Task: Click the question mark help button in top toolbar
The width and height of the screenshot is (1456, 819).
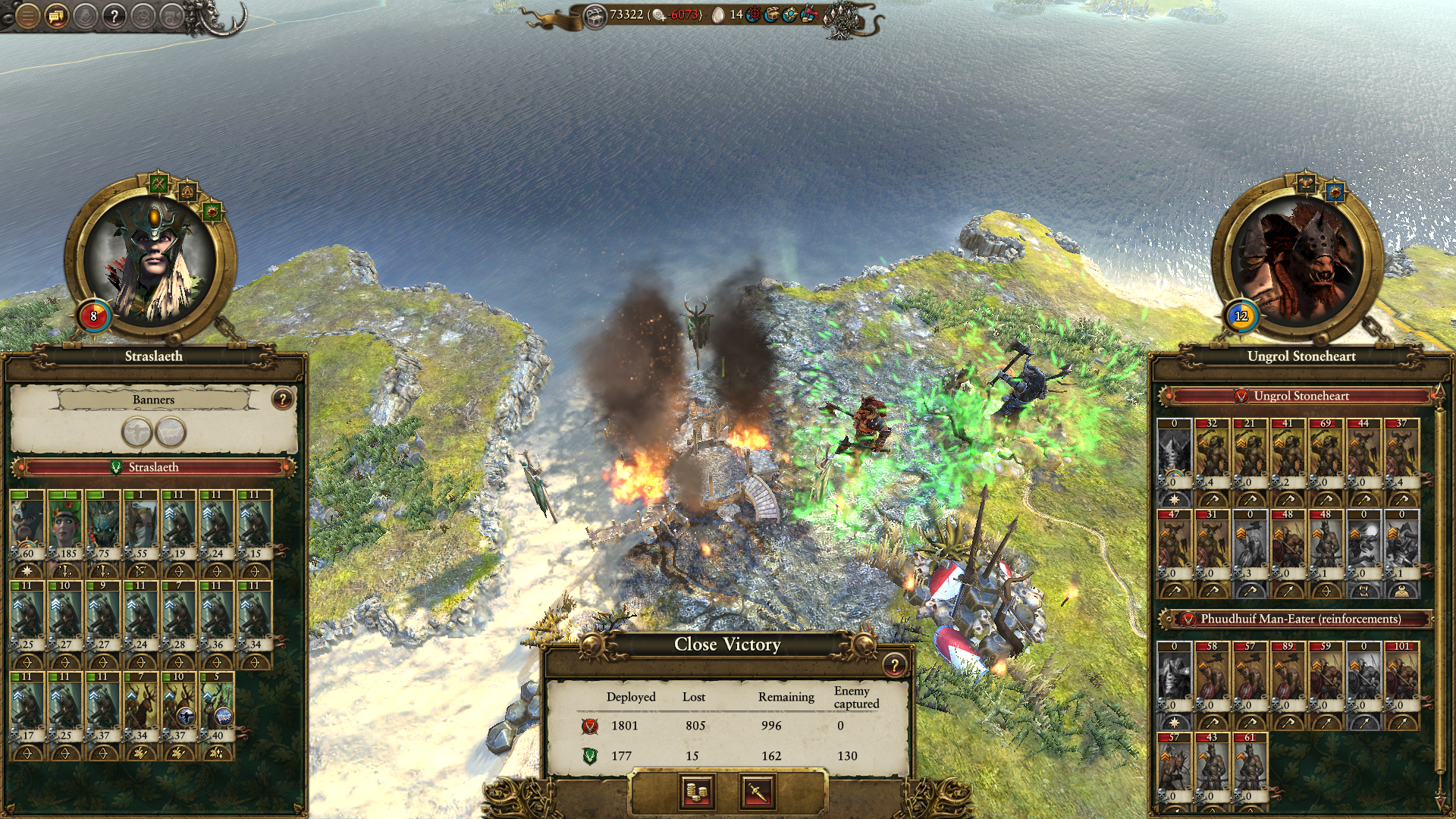Action: point(114,15)
